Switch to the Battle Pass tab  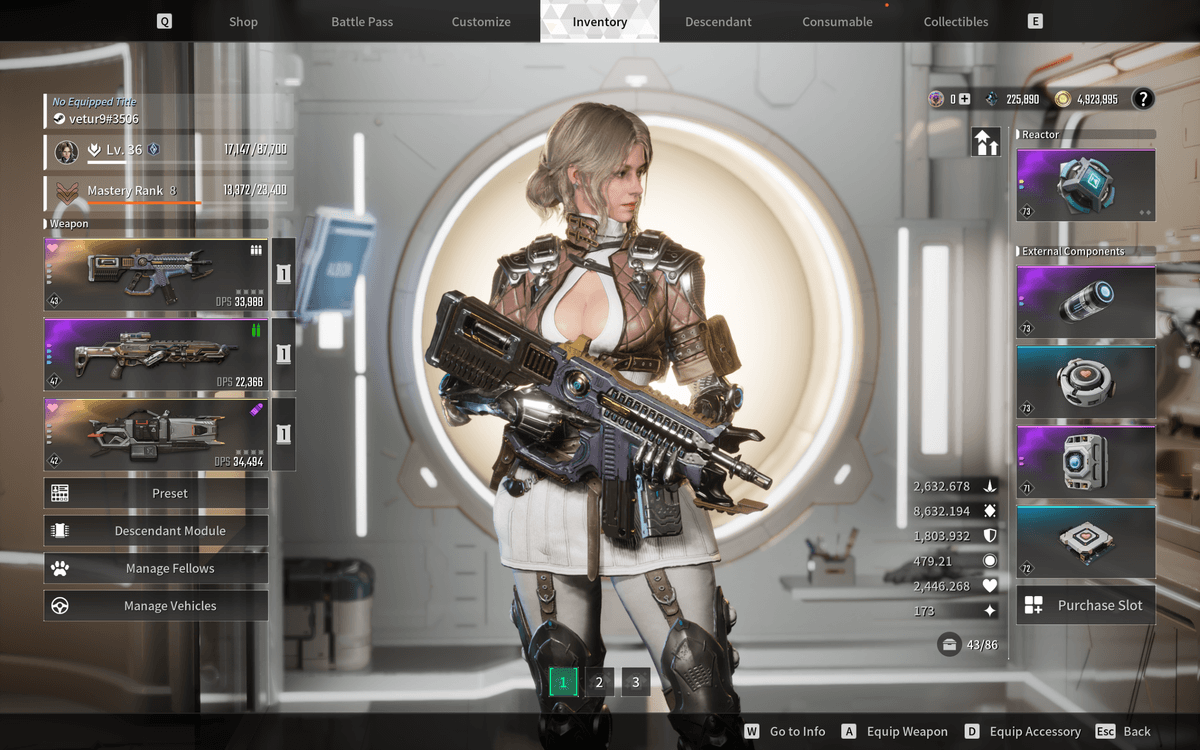[362, 21]
